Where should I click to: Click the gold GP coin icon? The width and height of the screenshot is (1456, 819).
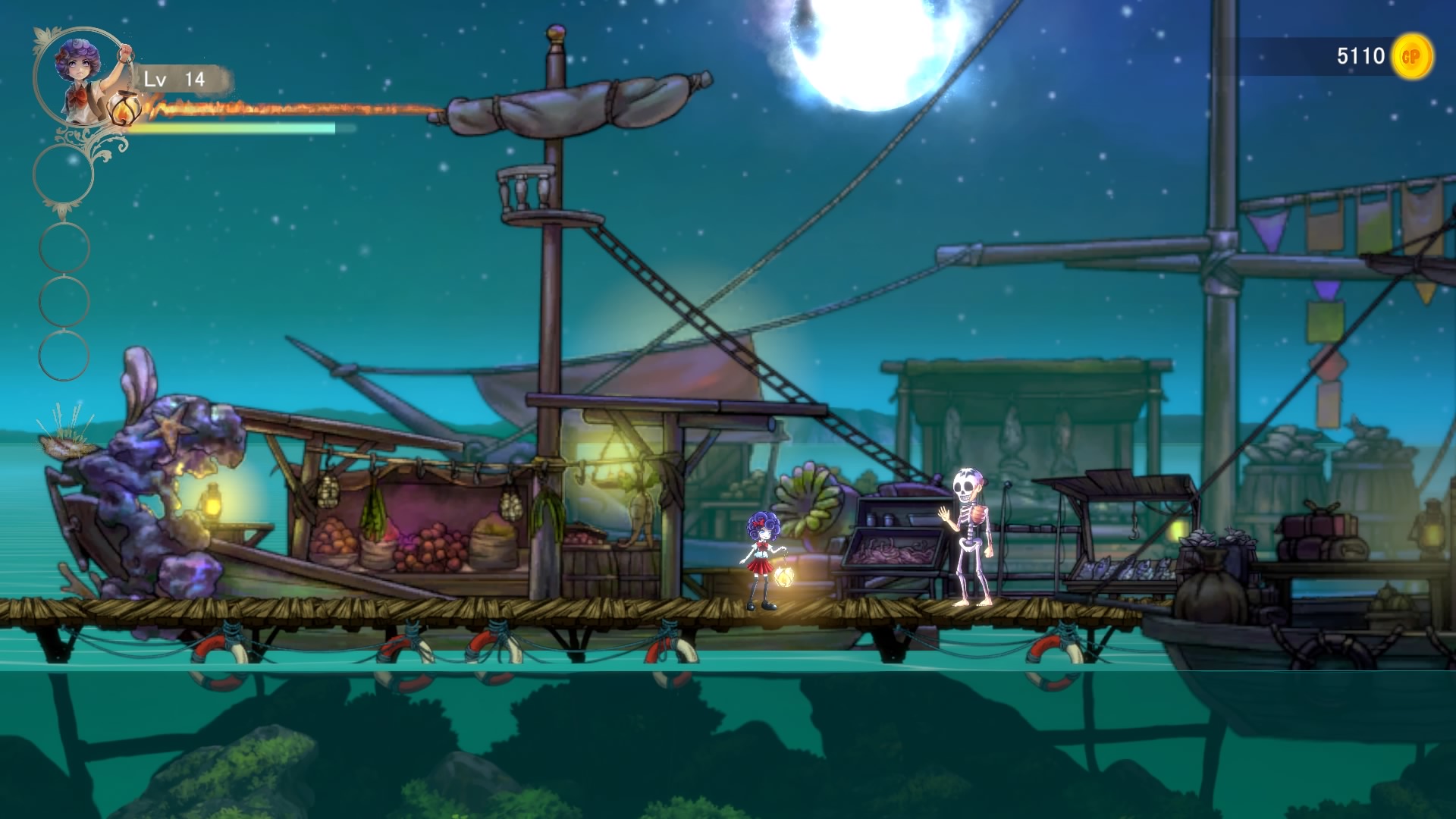coord(1411,56)
